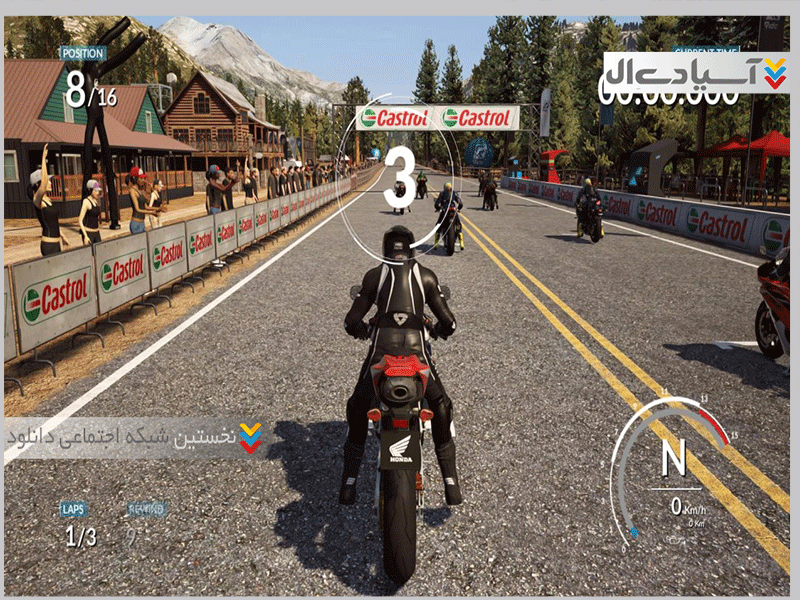The height and width of the screenshot is (600, 800).
Task: Click the Asiadl logo watermark
Action: point(696,73)
